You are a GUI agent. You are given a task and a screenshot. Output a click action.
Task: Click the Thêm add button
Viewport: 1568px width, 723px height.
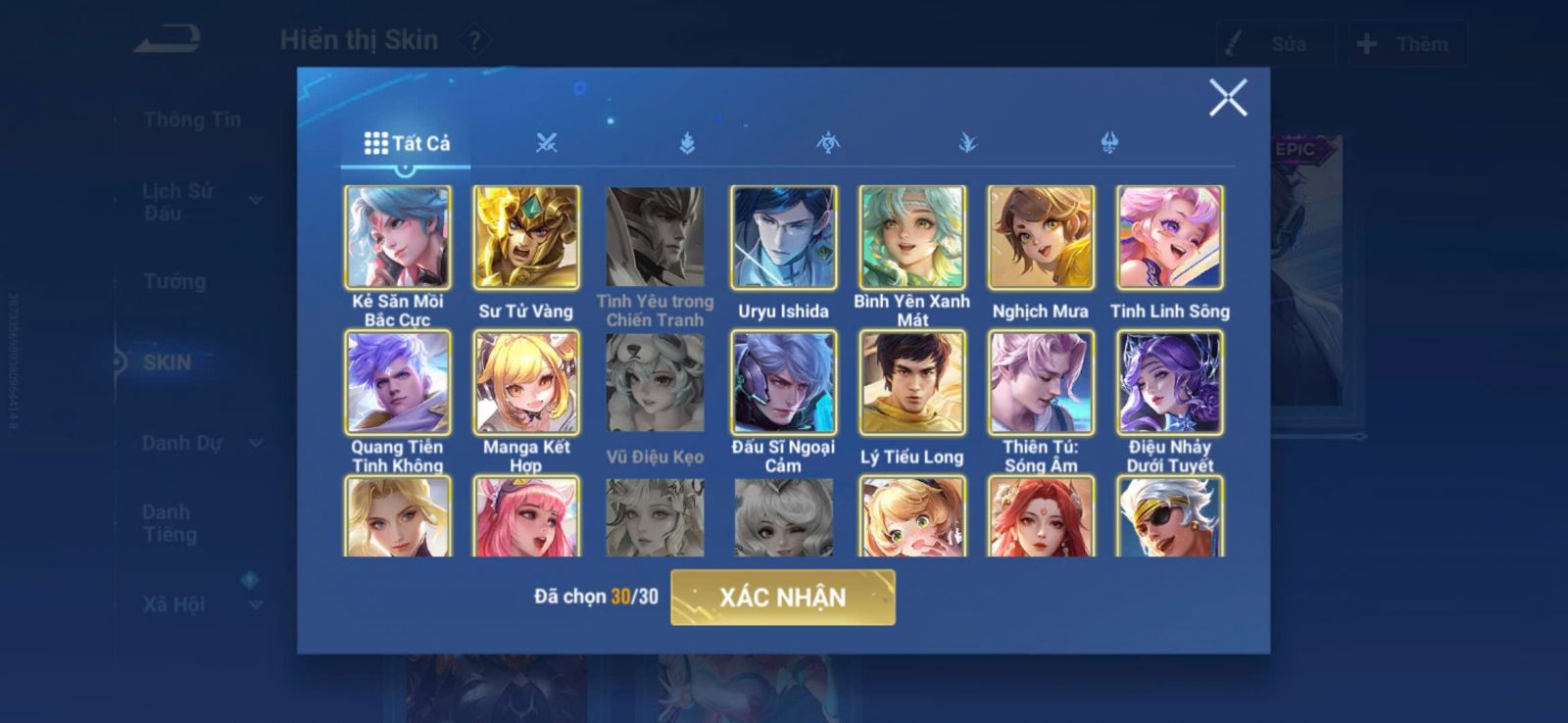point(1406,44)
